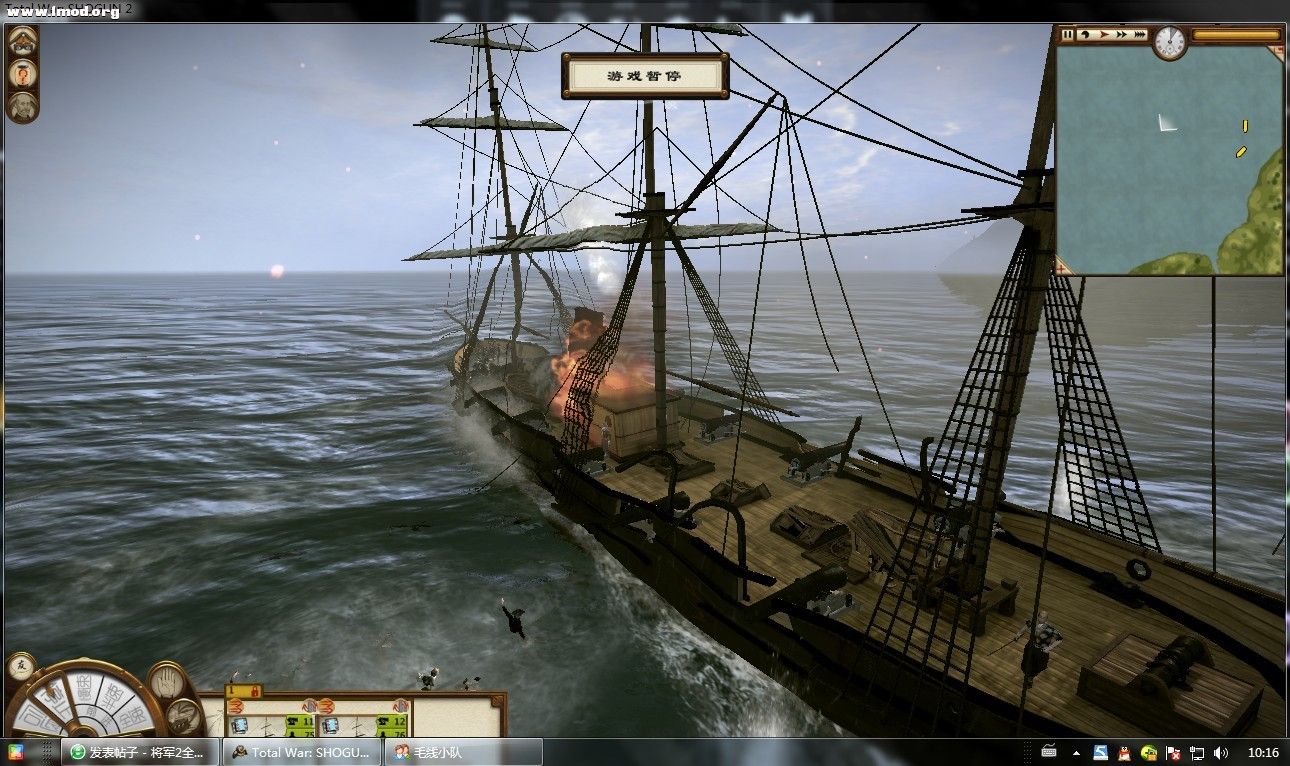Click the open hand button beside the dial
Image resolution: width=1290 pixels, height=766 pixels.
[167, 683]
